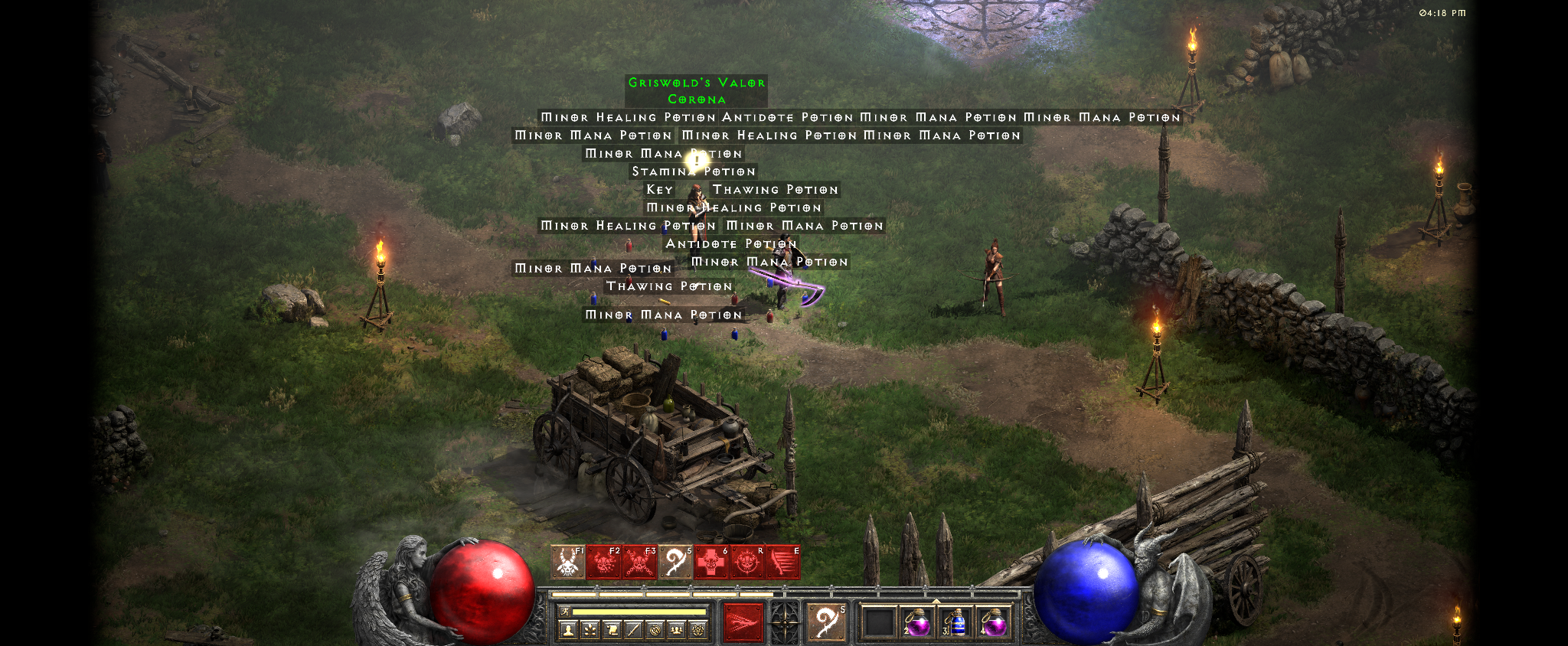Expand the belt with the small arrow tab
The width and height of the screenshot is (1568, 646).
(x=936, y=601)
